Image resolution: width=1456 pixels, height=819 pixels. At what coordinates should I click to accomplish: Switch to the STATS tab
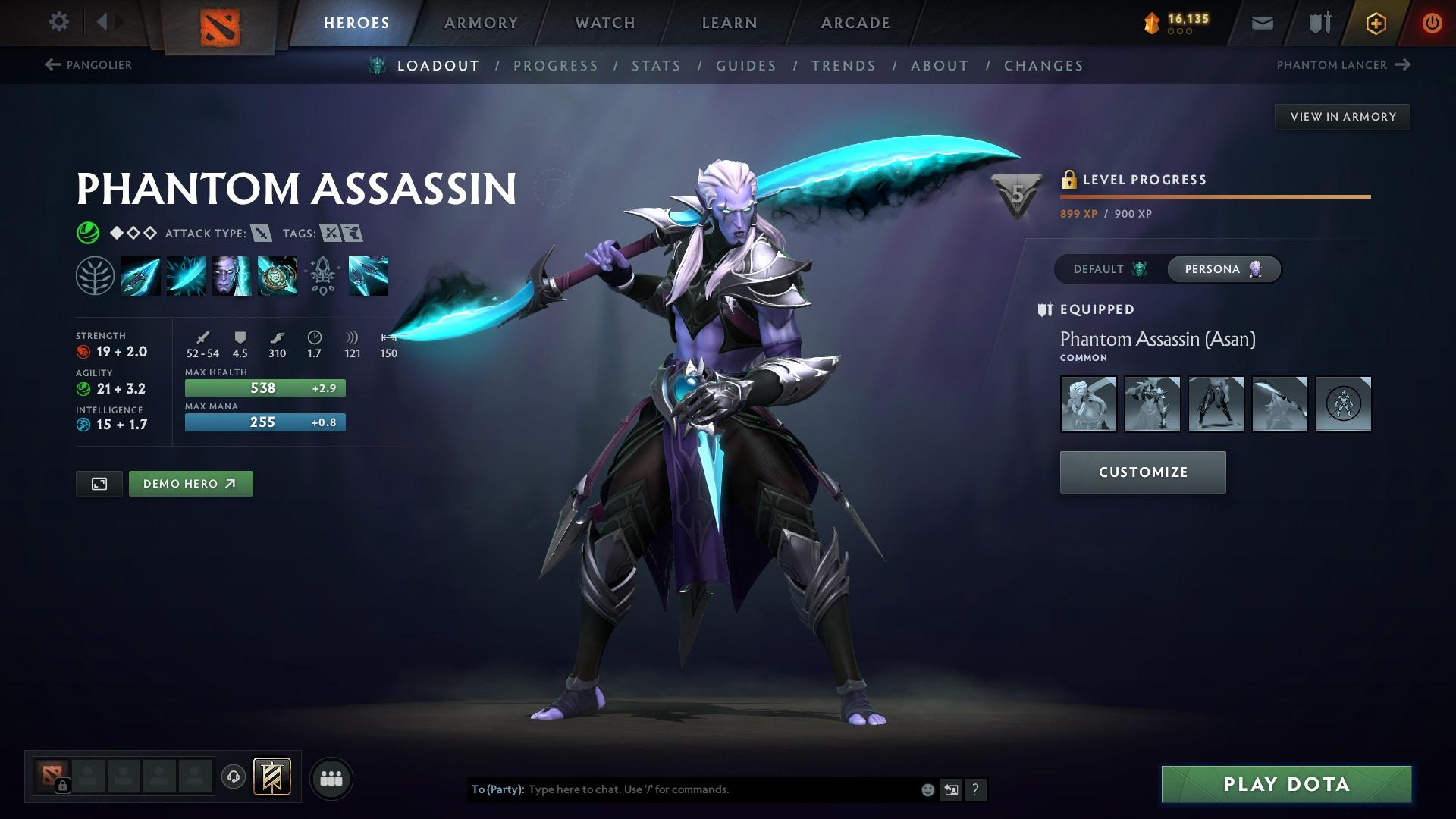[x=657, y=66]
